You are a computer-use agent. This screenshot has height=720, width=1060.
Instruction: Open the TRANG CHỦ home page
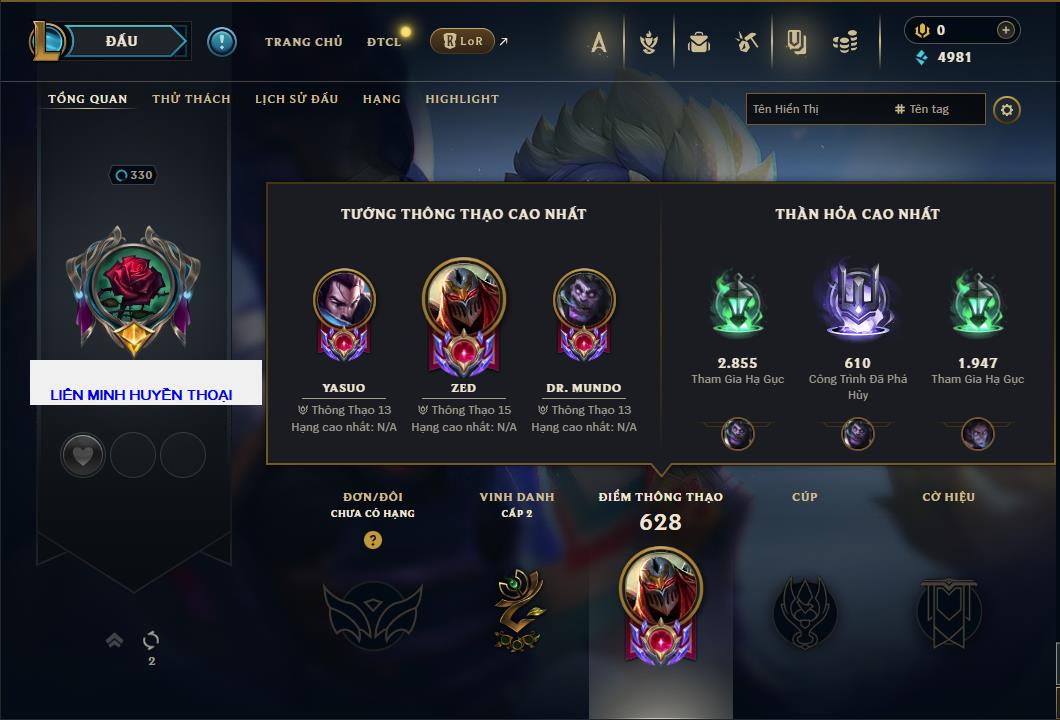coord(303,42)
